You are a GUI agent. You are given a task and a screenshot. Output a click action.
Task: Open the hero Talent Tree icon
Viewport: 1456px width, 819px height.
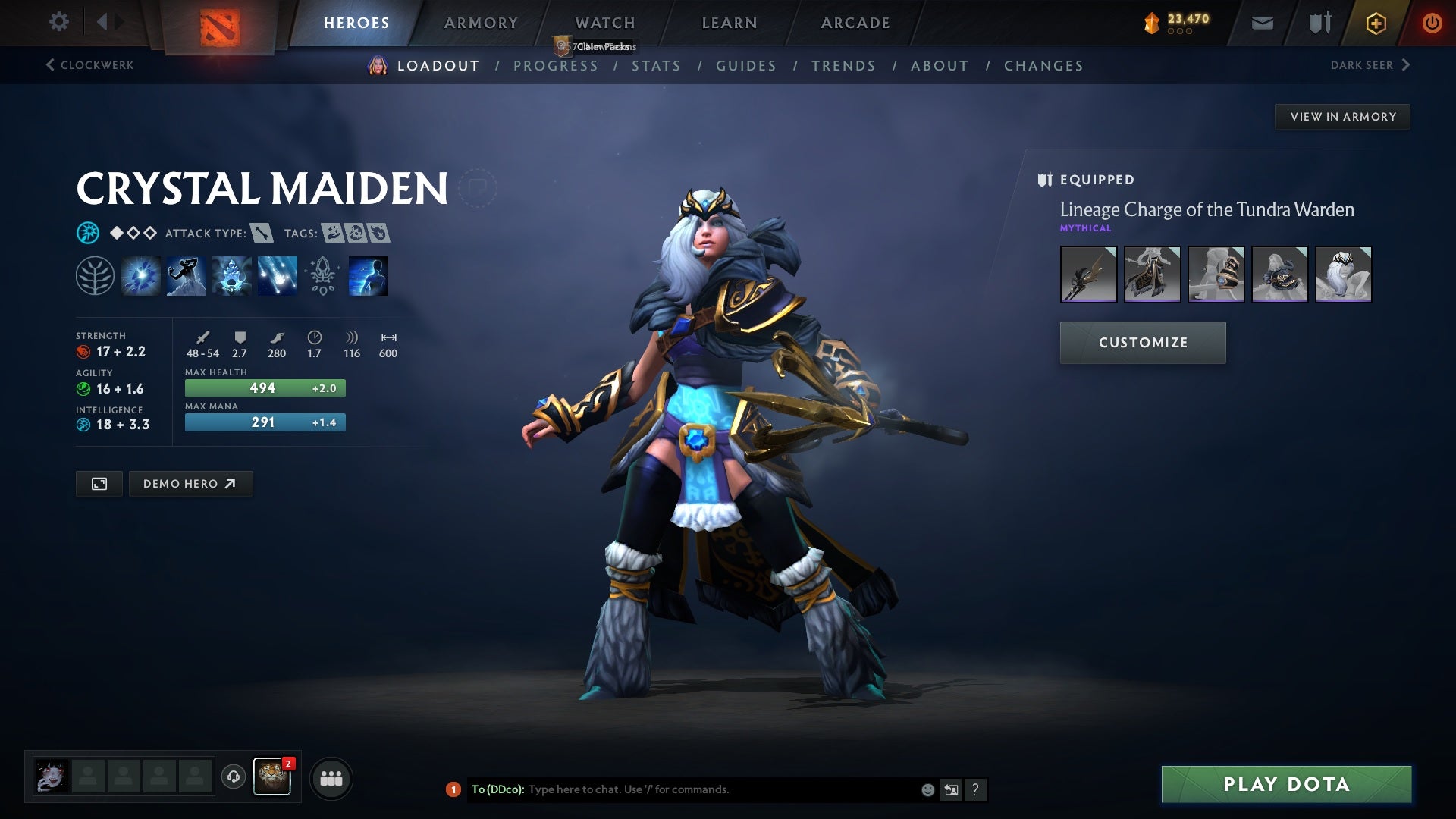pyautogui.click(x=95, y=275)
